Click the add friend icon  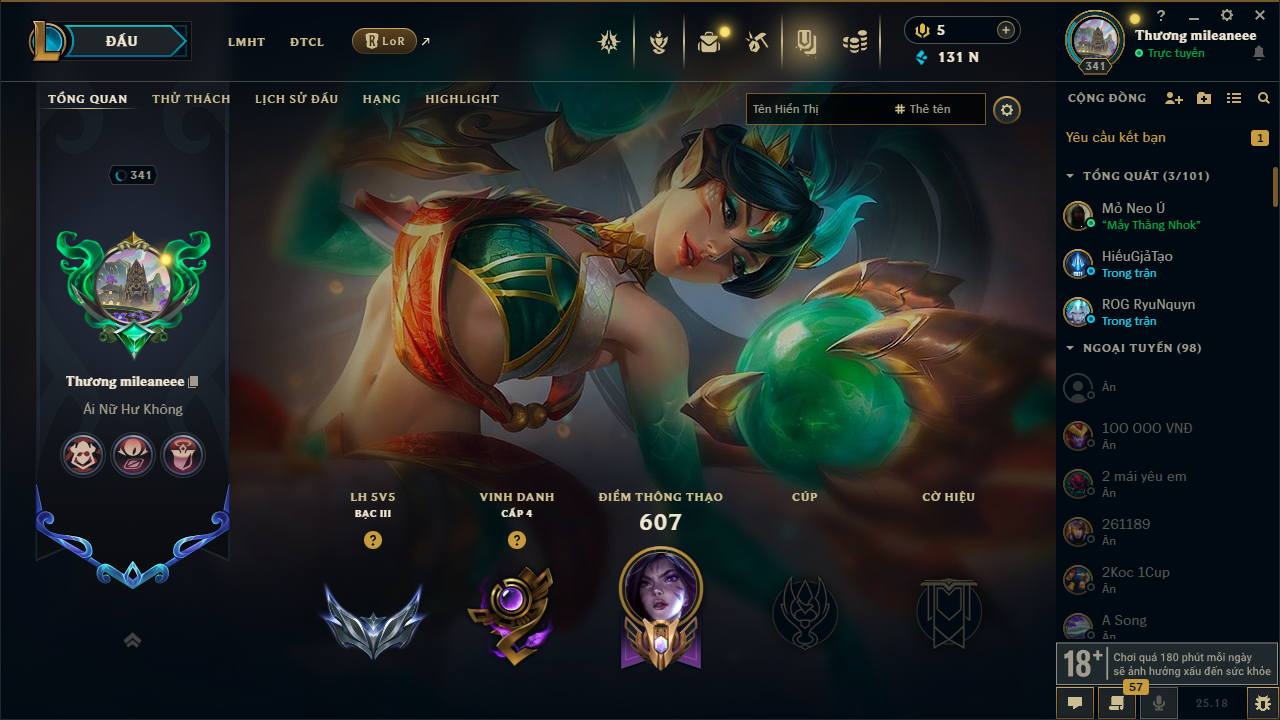click(x=1174, y=98)
